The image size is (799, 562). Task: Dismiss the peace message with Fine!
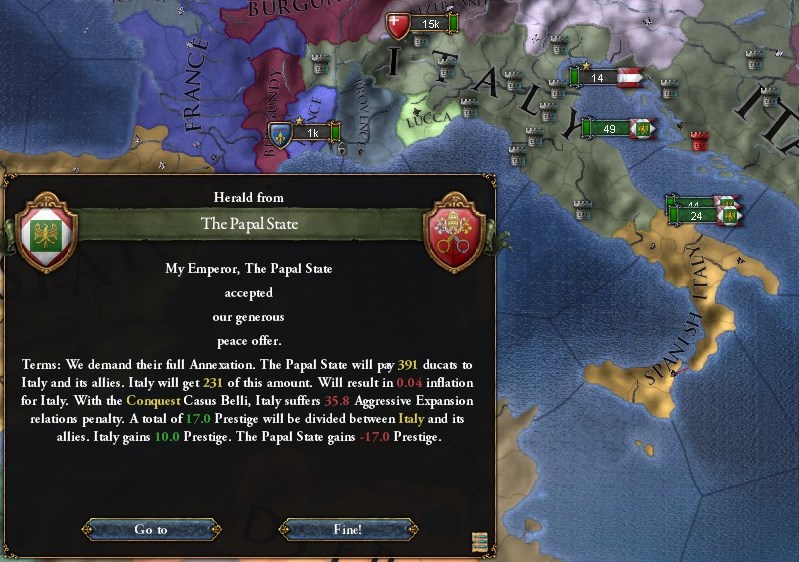pos(347,529)
